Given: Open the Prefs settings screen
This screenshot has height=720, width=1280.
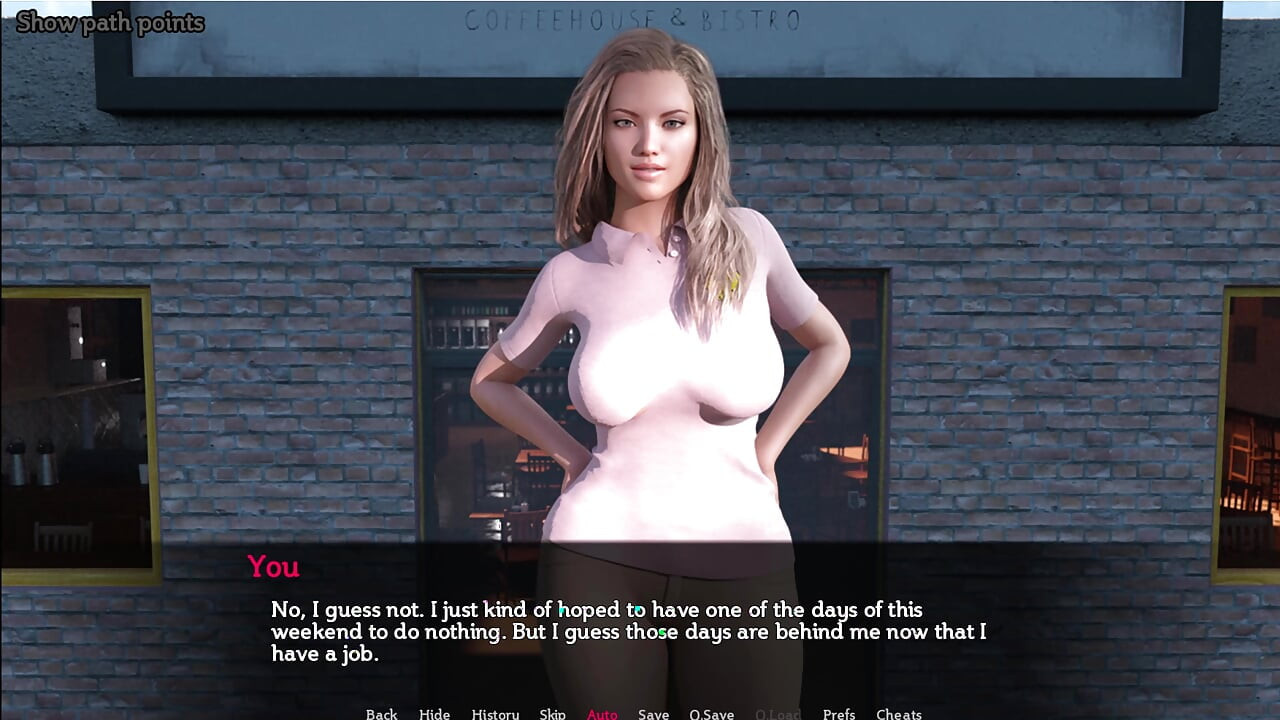Looking at the screenshot, I should coord(839,713).
